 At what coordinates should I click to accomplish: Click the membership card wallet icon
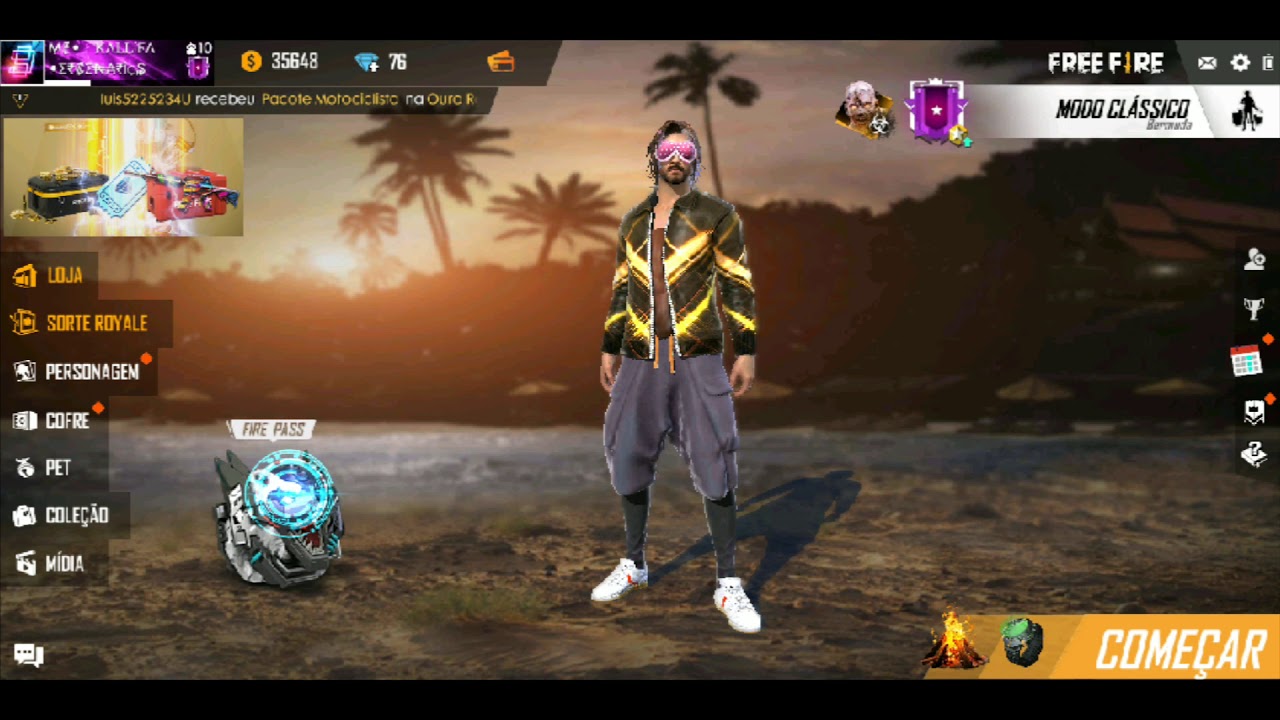[x=500, y=62]
